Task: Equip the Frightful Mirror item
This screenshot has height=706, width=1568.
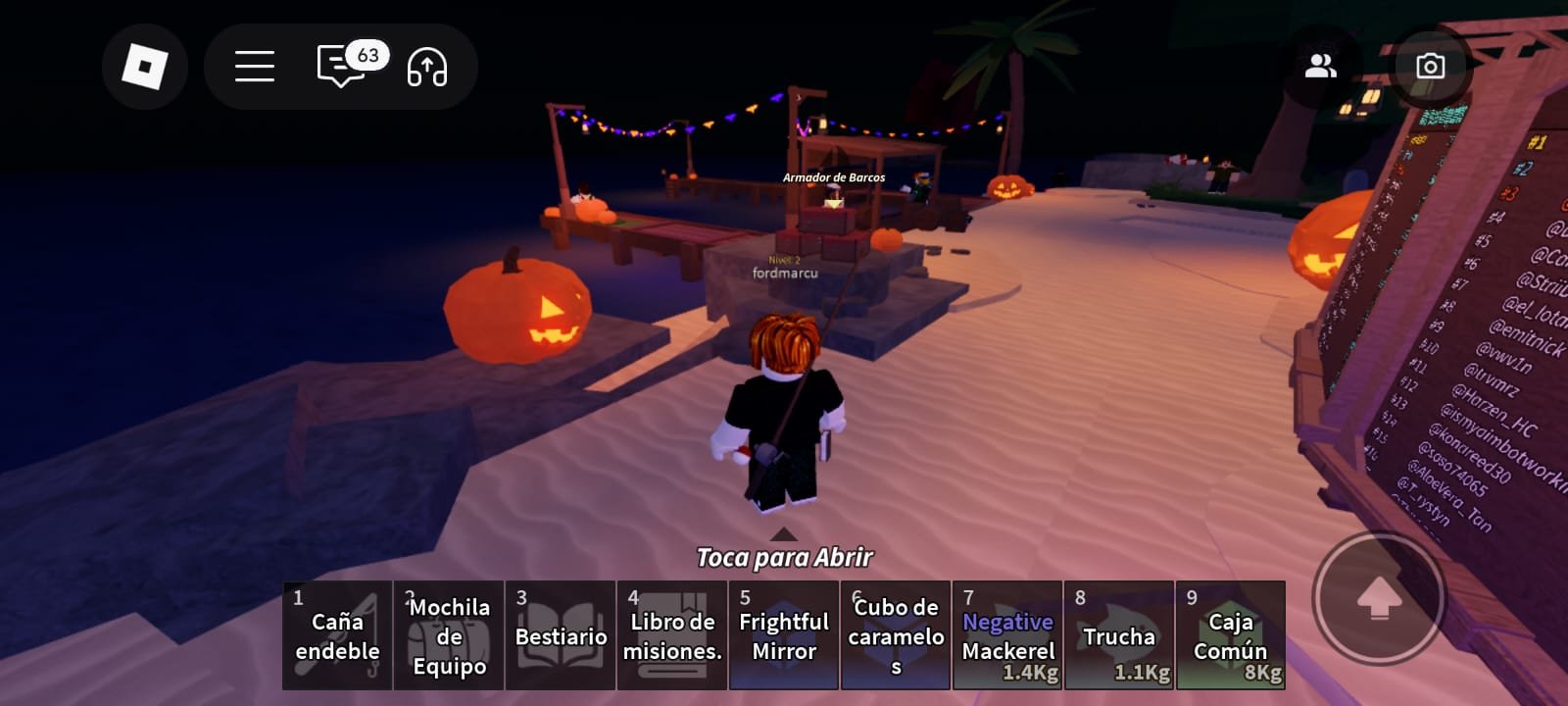Action: pos(784,635)
